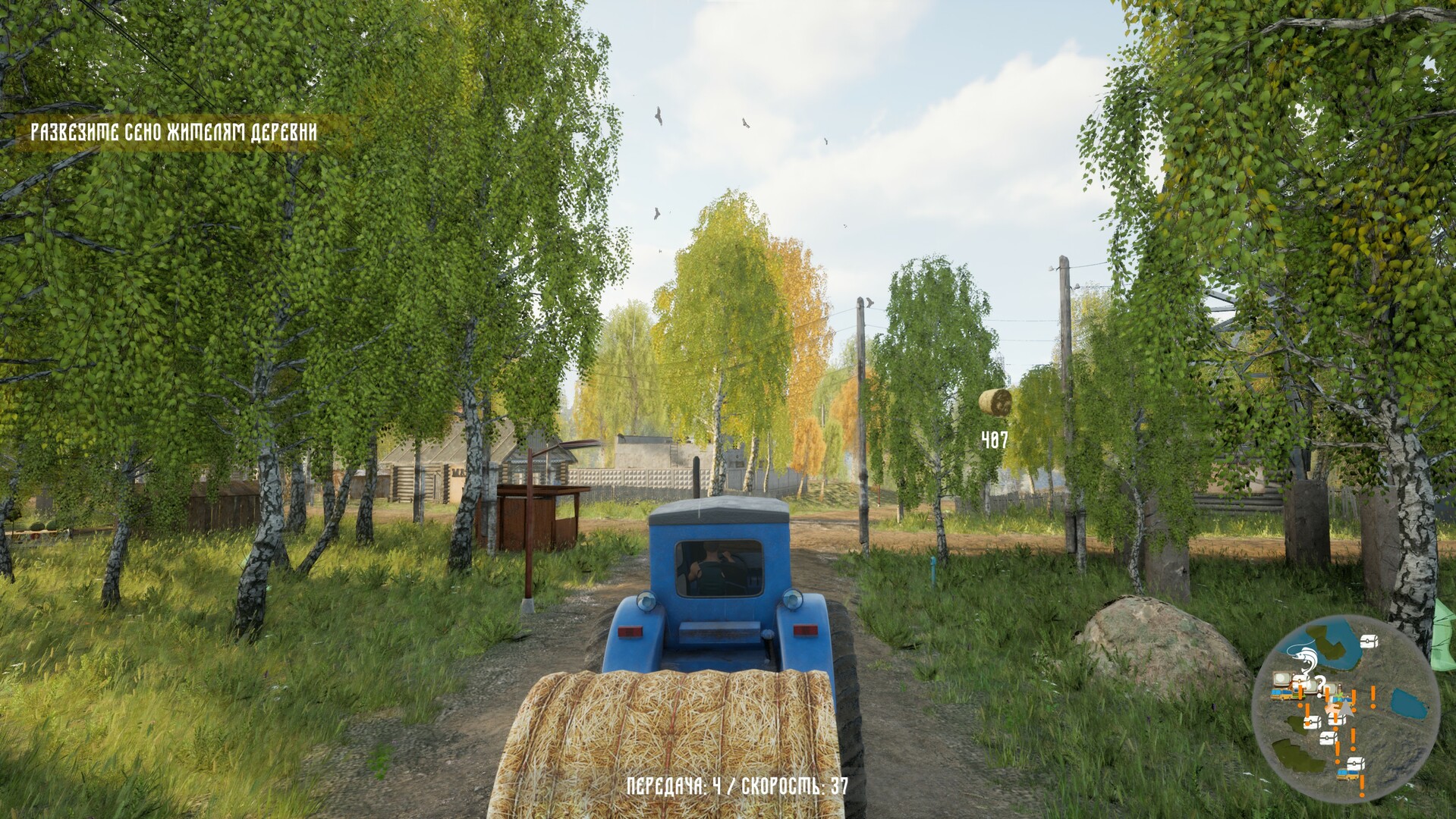Click the topmost treasure chest icon on minimap

[x=1368, y=641]
